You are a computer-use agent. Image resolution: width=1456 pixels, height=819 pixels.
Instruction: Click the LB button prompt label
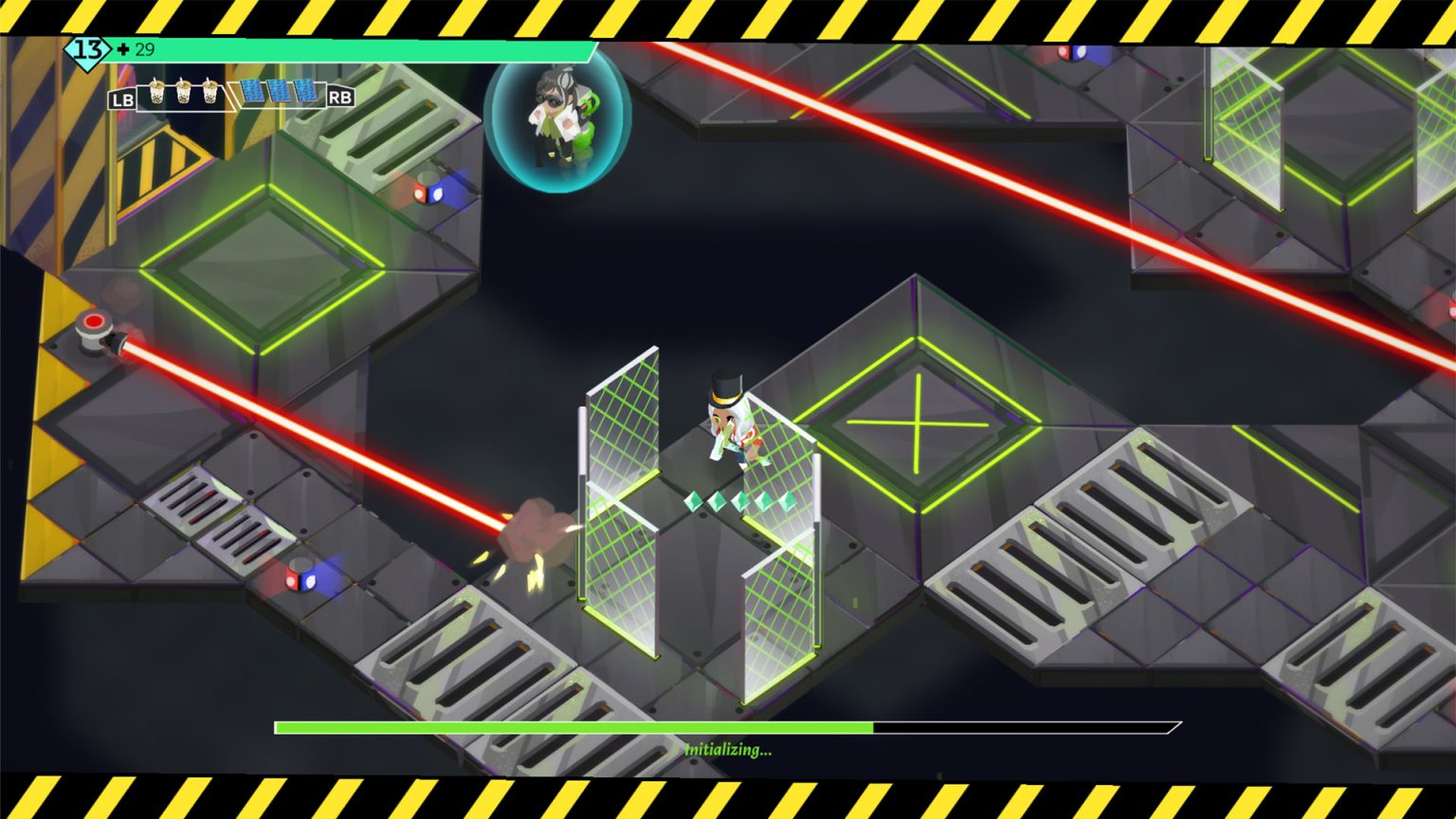(x=122, y=98)
